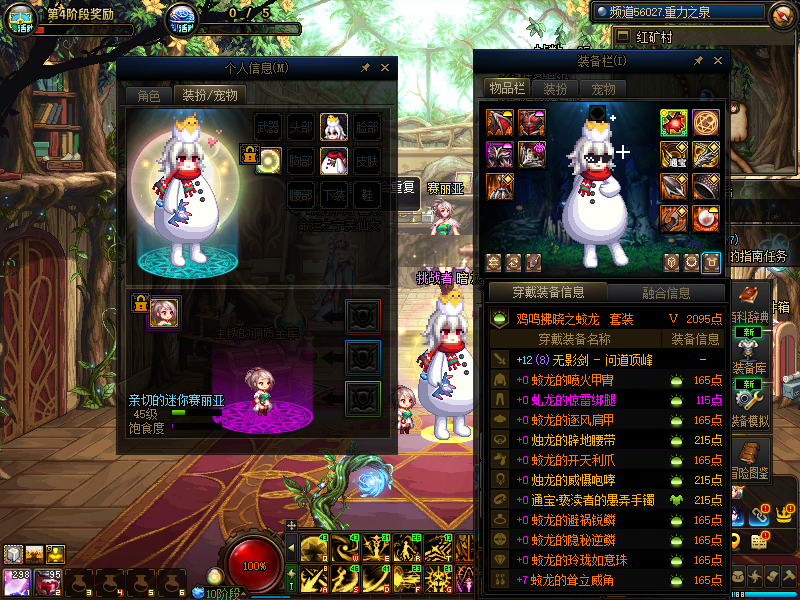Viewport: 800px width, 600px height.
Task: Switch to the 物品栏 tab
Action: click(x=506, y=89)
